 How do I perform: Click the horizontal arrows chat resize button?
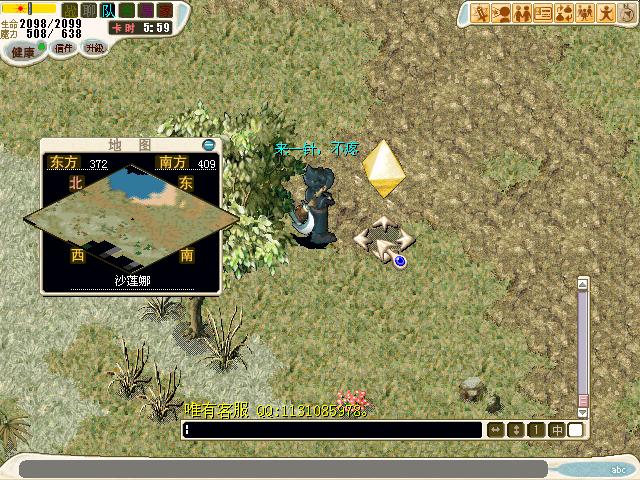[495, 430]
